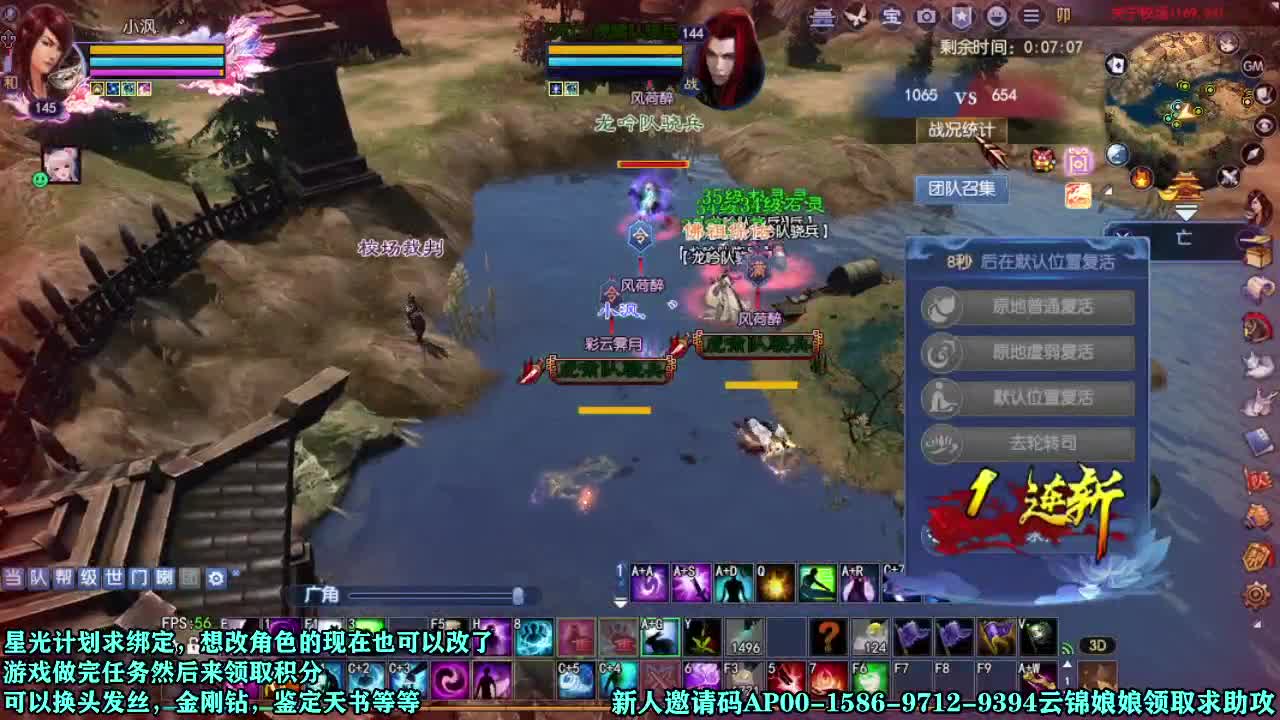Open the hamburger menu in the top bar
Screen dimensions: 1280x720
tap(1030, 17)
